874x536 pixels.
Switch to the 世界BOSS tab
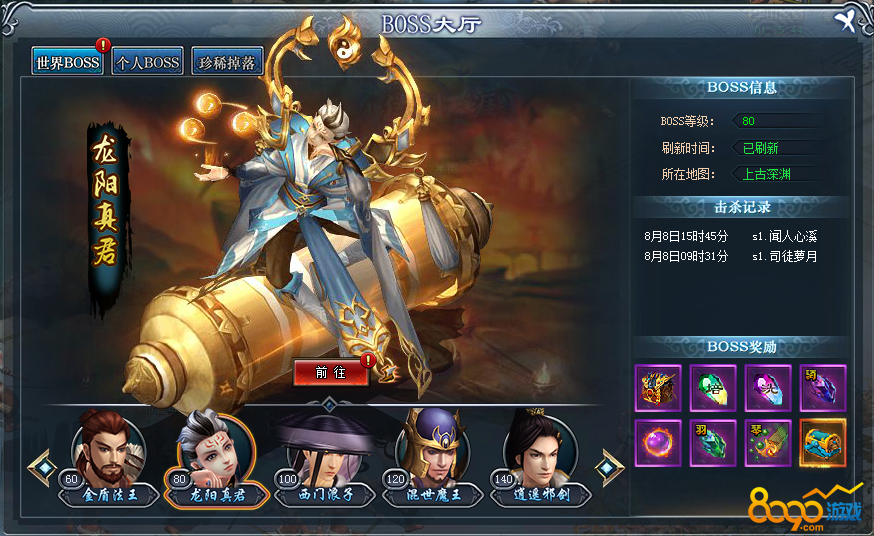[67, 62]
